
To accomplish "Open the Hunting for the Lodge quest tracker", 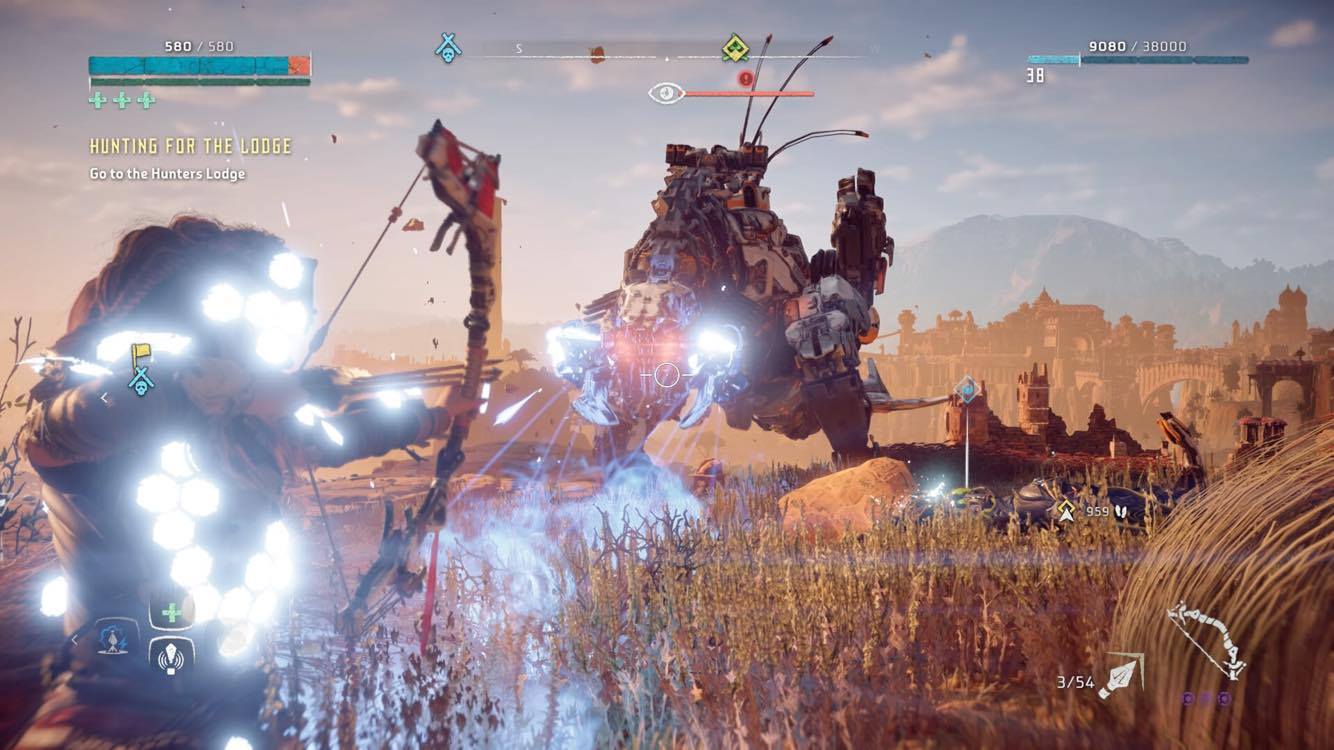I will (190, 146).
